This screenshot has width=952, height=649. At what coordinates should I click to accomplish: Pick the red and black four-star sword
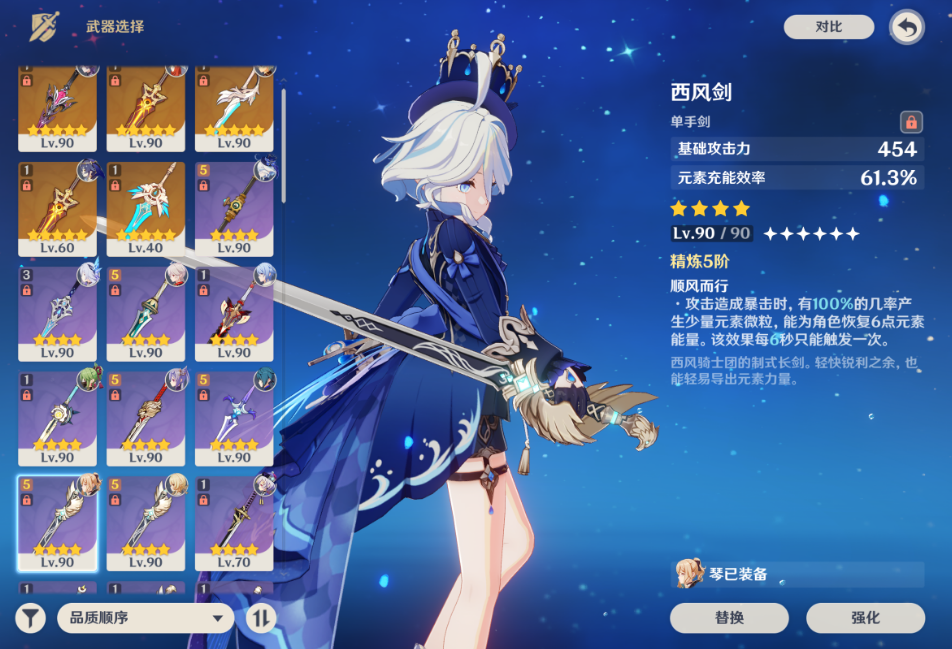point(234,312)
